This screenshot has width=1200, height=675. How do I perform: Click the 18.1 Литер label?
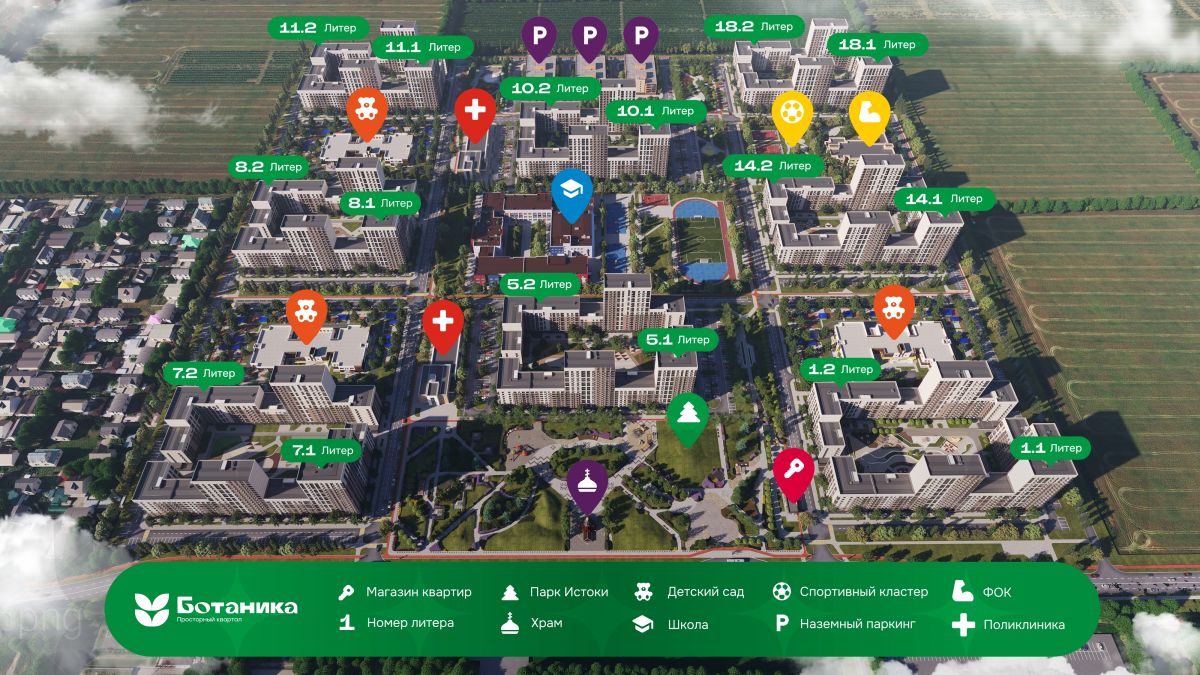point(876,45)
